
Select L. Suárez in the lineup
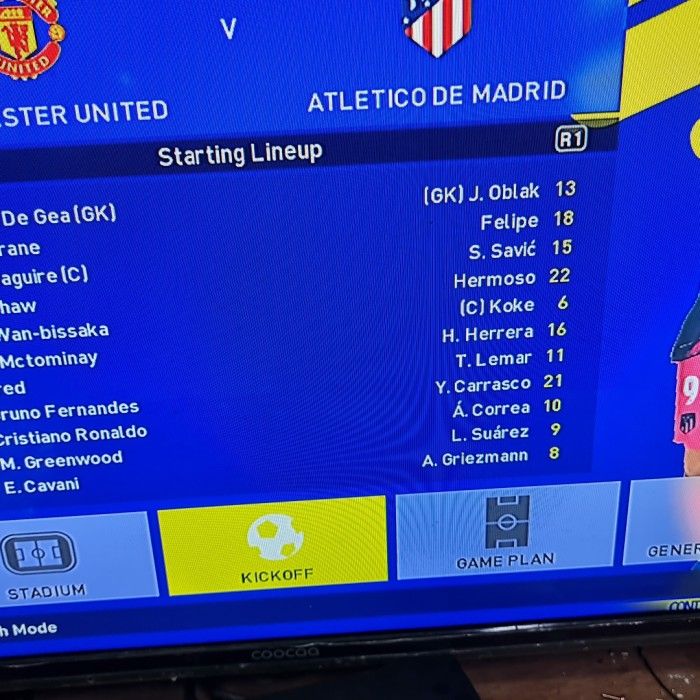[490, 433]
